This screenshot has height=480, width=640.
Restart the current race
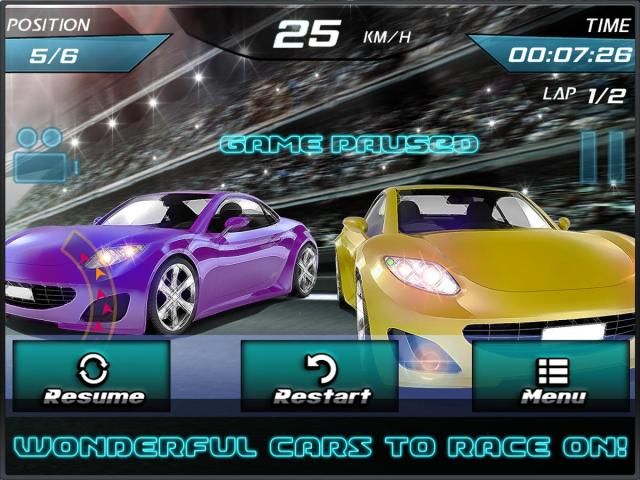pos(320,377)
